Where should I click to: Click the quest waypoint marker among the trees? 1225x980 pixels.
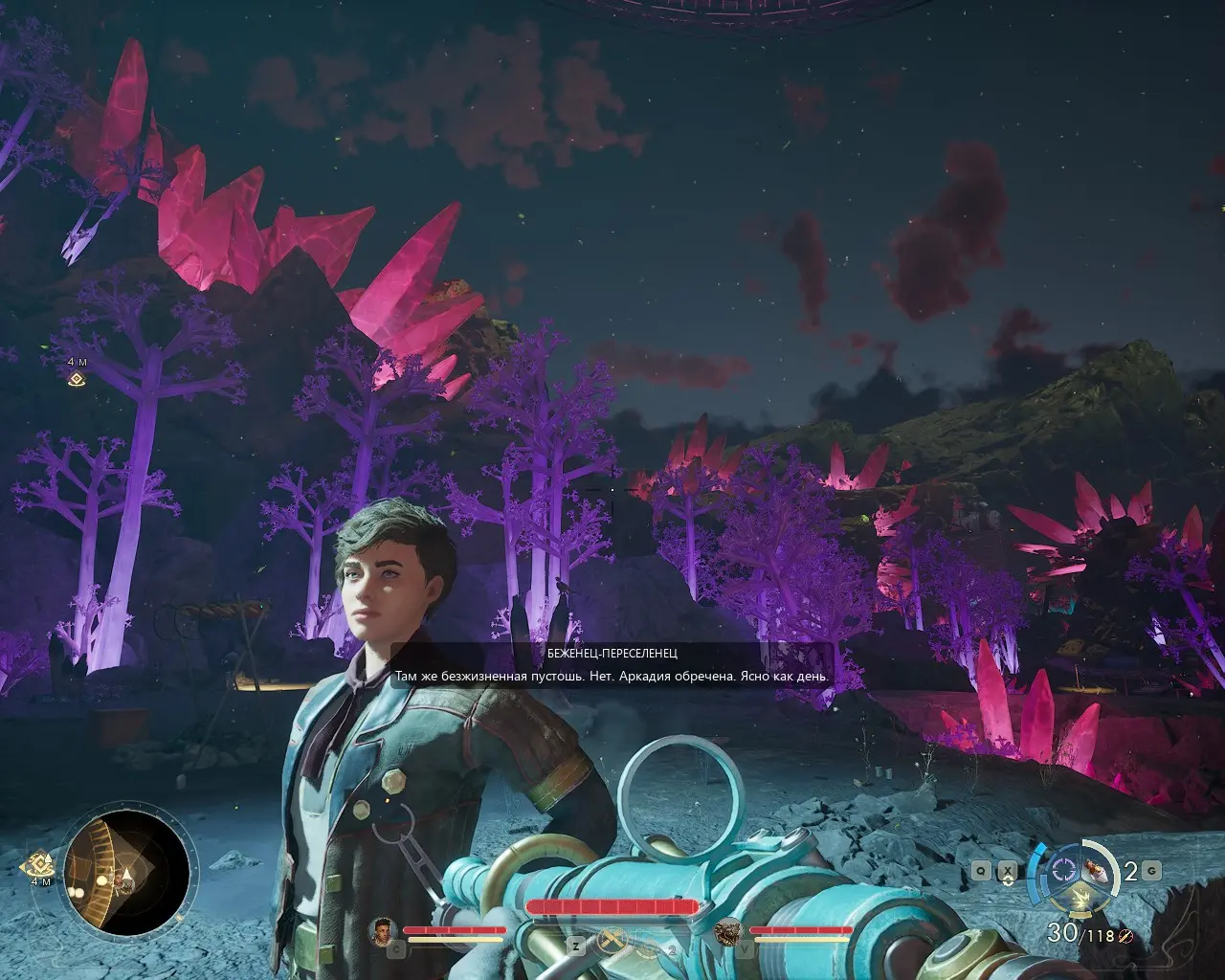tap(77, 379)
